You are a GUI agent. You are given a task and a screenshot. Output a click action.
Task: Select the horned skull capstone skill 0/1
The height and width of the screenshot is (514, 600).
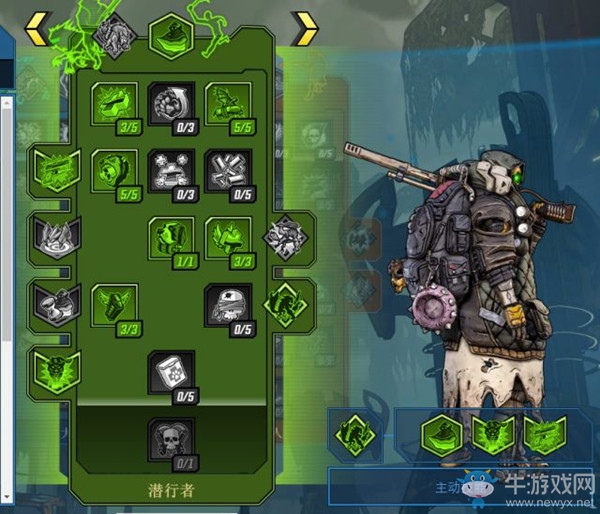pyautogui.click(x=170, y=441)
